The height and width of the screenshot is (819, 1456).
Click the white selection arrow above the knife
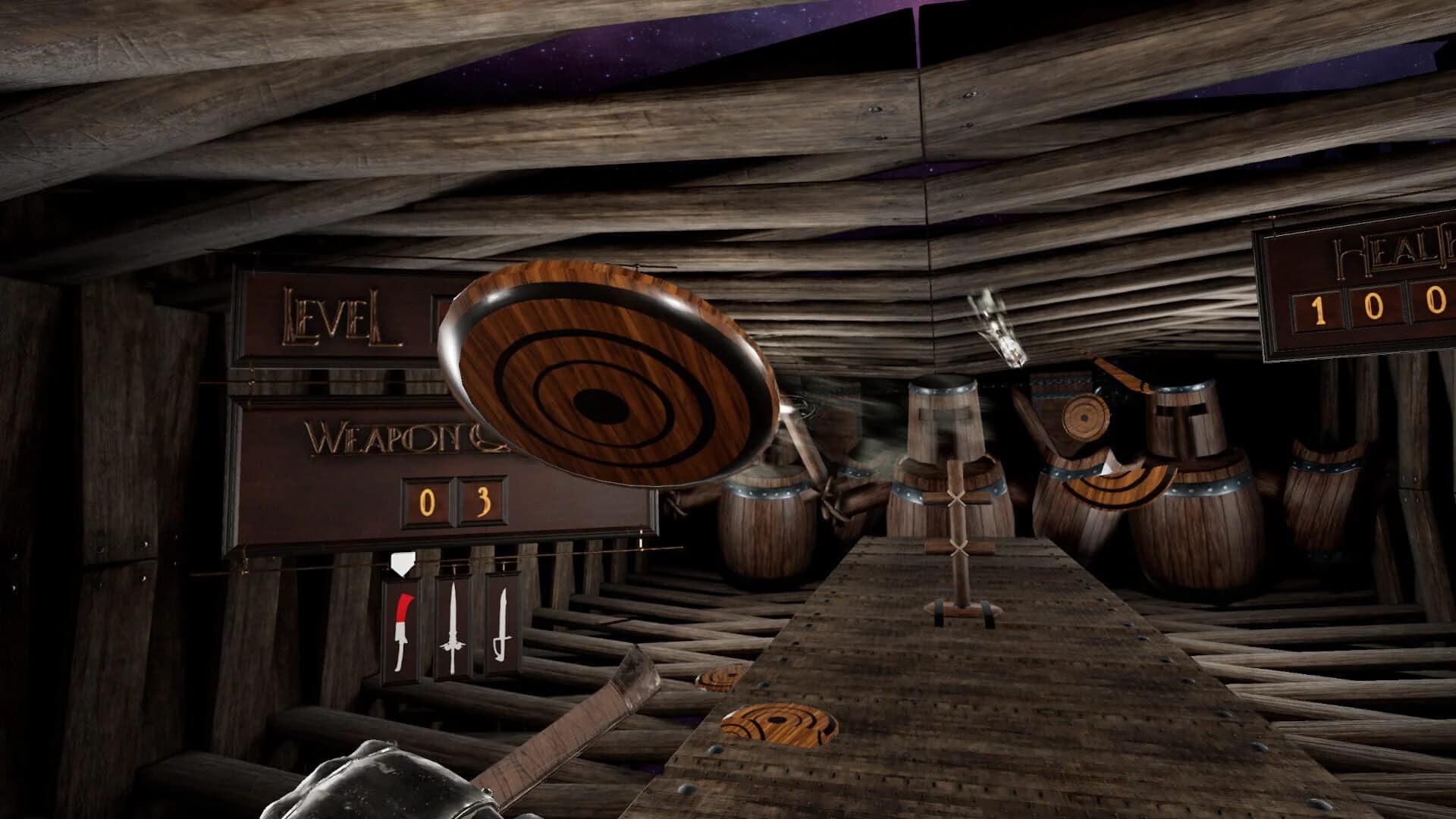[404, 565]
